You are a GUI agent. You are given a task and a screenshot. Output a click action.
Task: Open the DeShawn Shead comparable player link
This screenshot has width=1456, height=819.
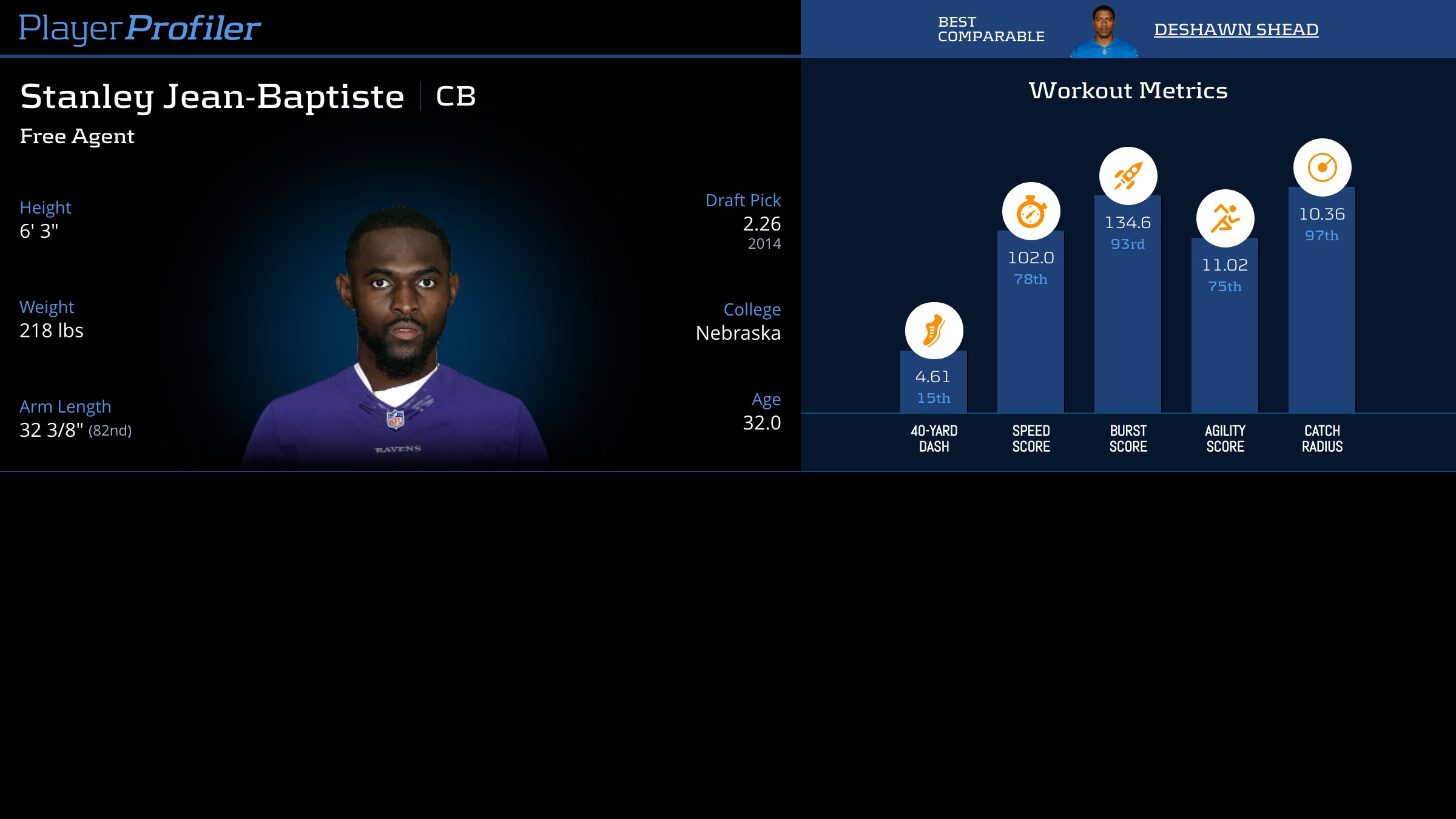pos(1236,30)
